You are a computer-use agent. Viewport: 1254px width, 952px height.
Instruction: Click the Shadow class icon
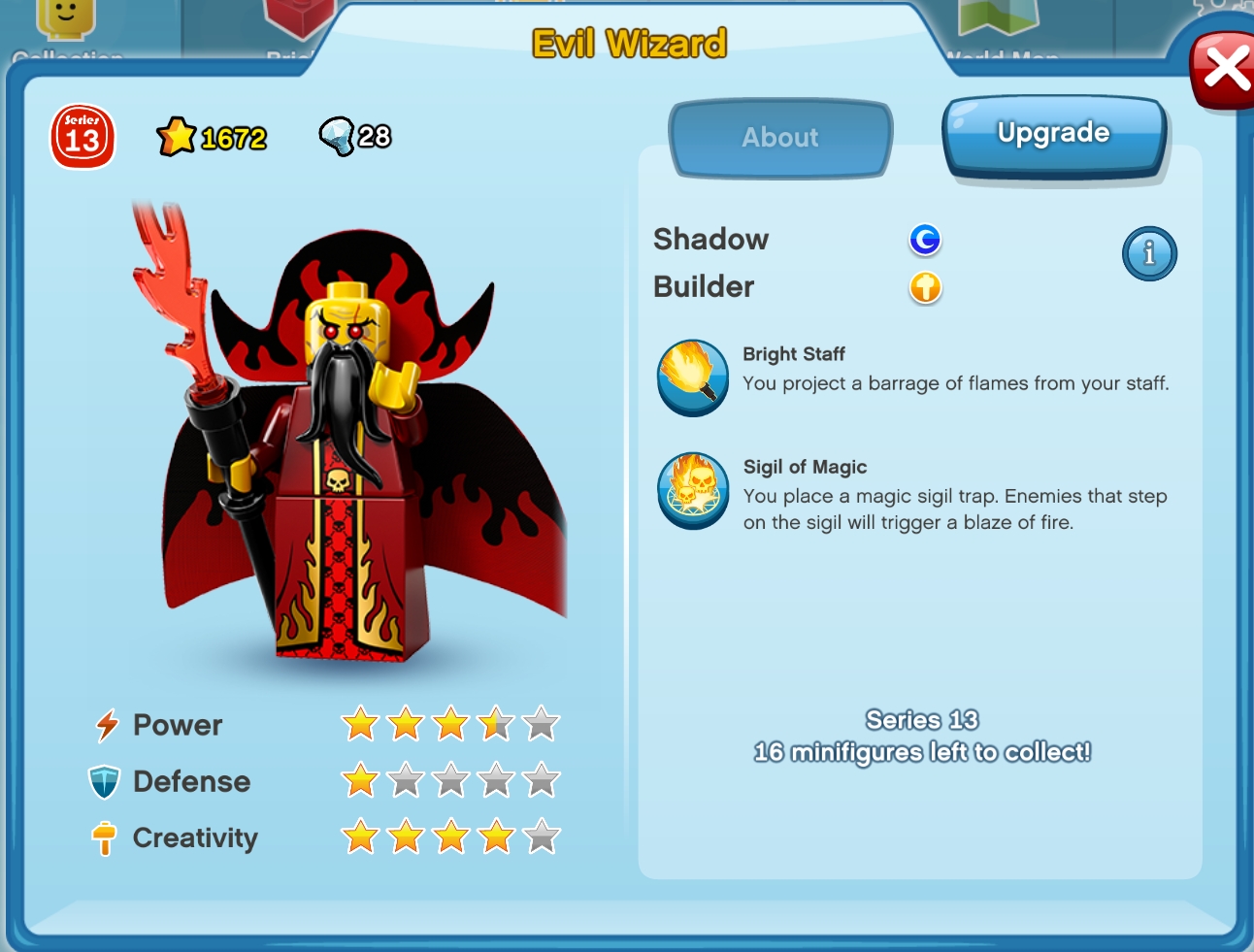pos(925,240)
